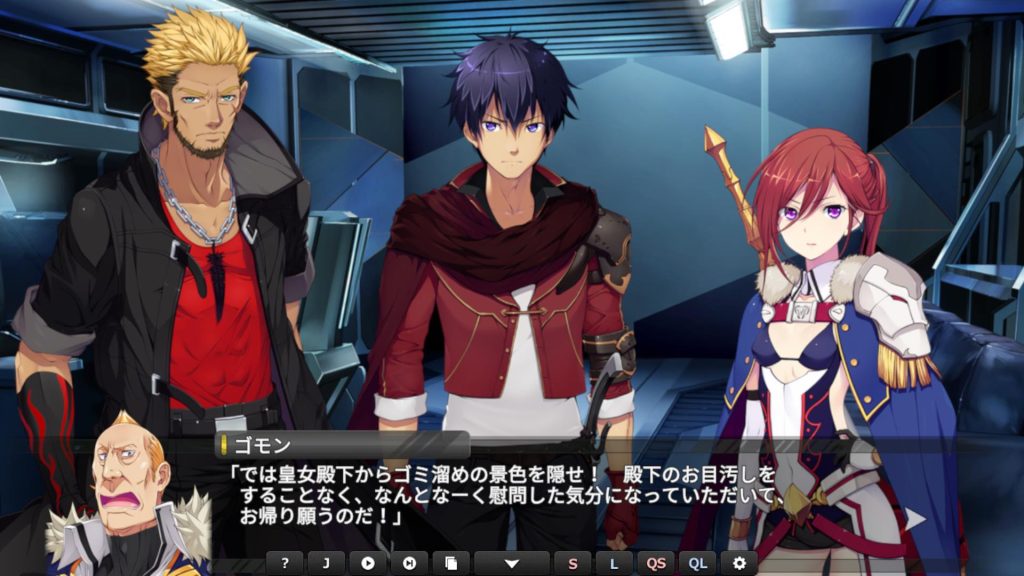Open the Load menu with L button

tap(614, 563)
